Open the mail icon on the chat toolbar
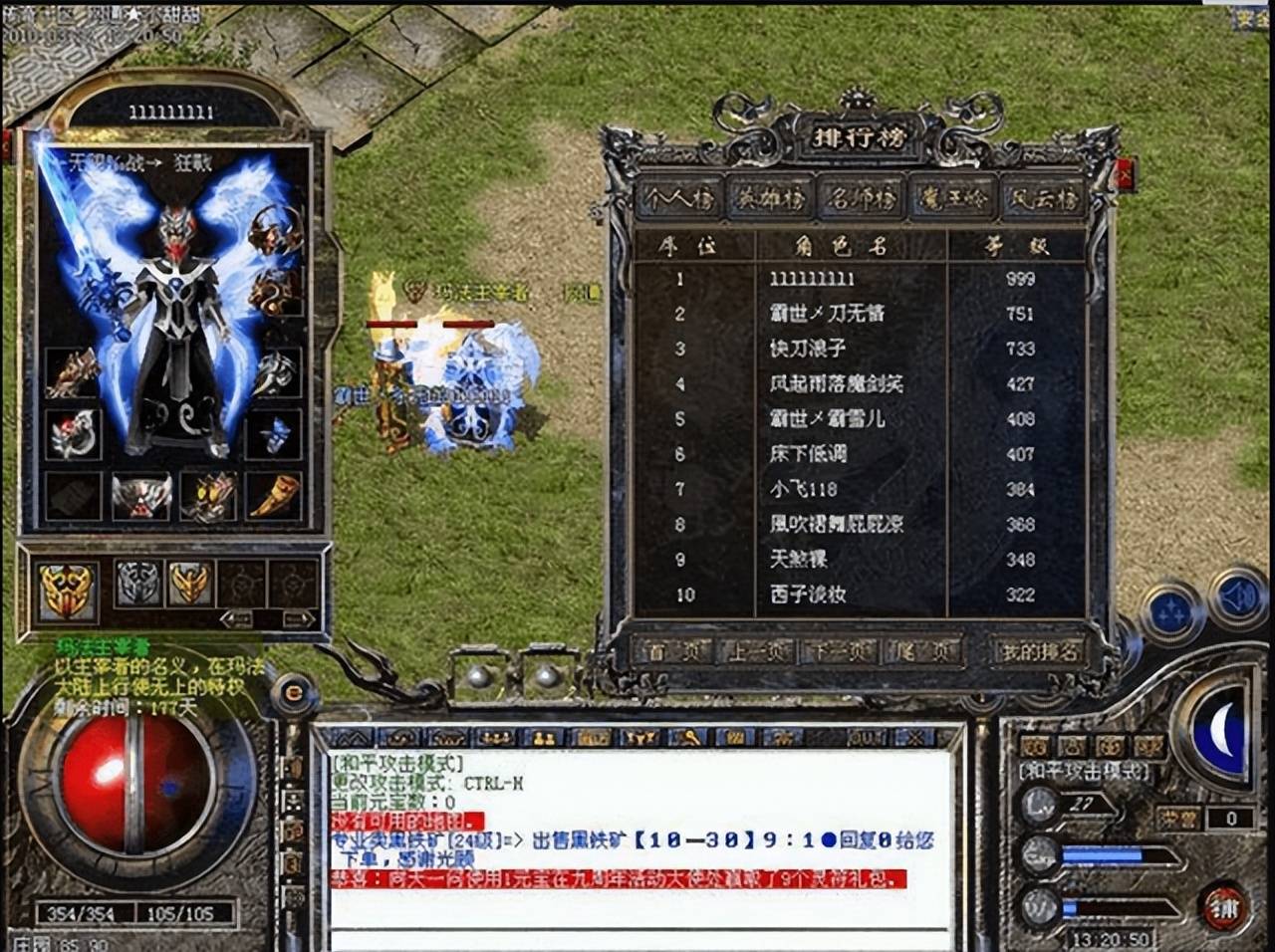The width and height of the screenshot is (1275, 952). point(736,737)
